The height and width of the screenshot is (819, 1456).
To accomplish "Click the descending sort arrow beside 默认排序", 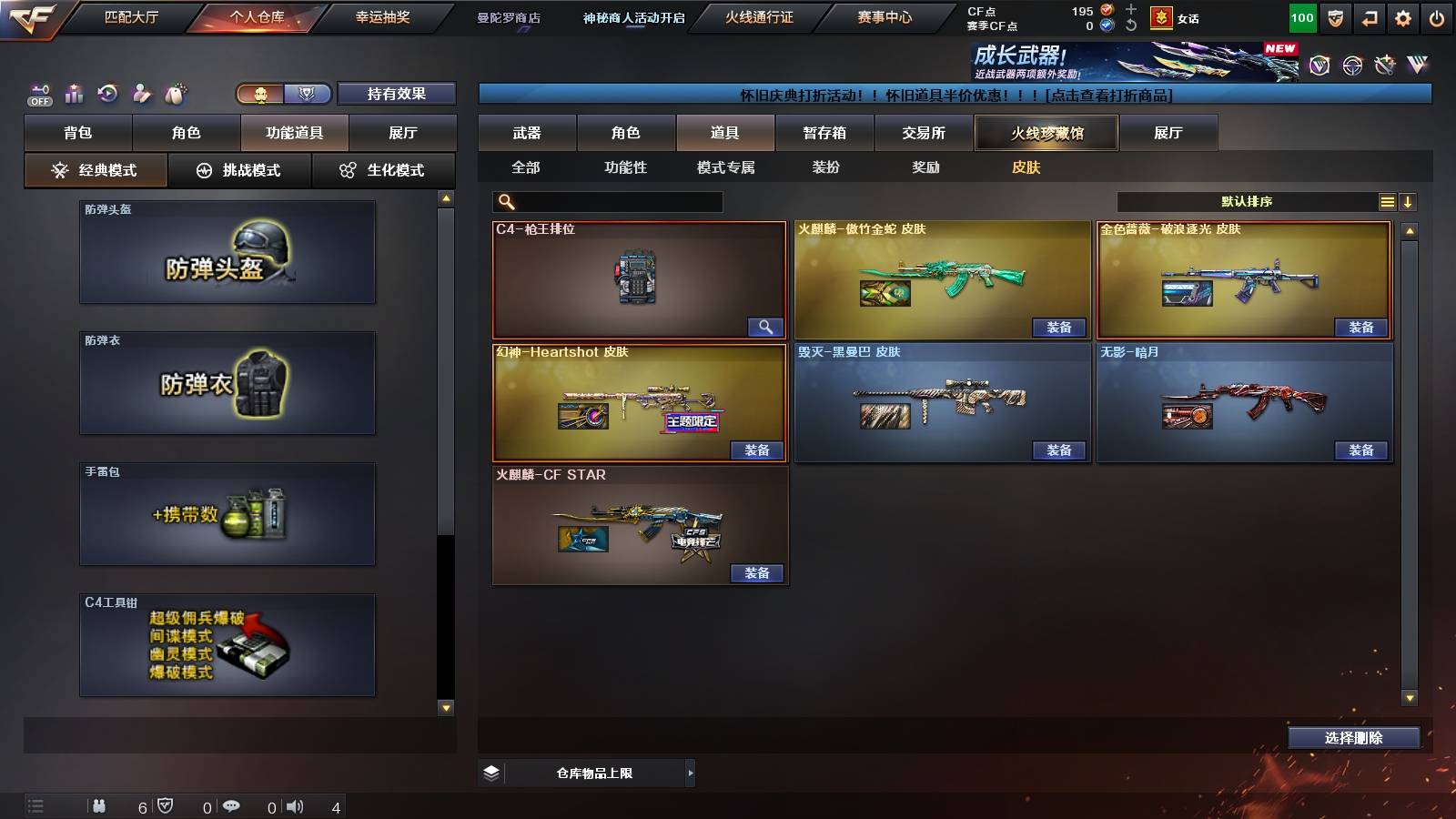I will point(1410,200).
